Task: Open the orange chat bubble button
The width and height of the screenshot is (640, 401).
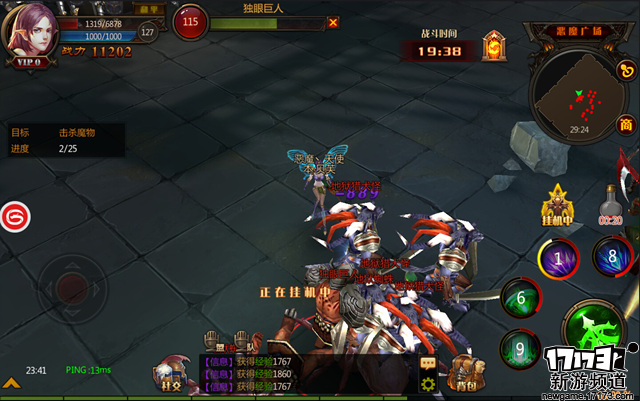Action: pyautogui.click(x=428, y=363)
